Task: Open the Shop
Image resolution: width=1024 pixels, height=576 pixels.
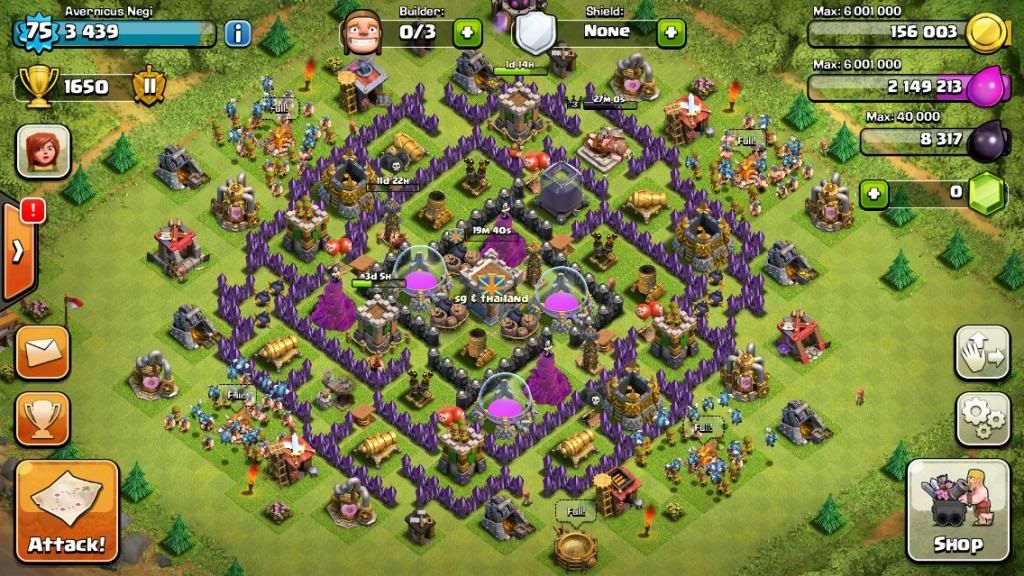Action: [958, 510]
